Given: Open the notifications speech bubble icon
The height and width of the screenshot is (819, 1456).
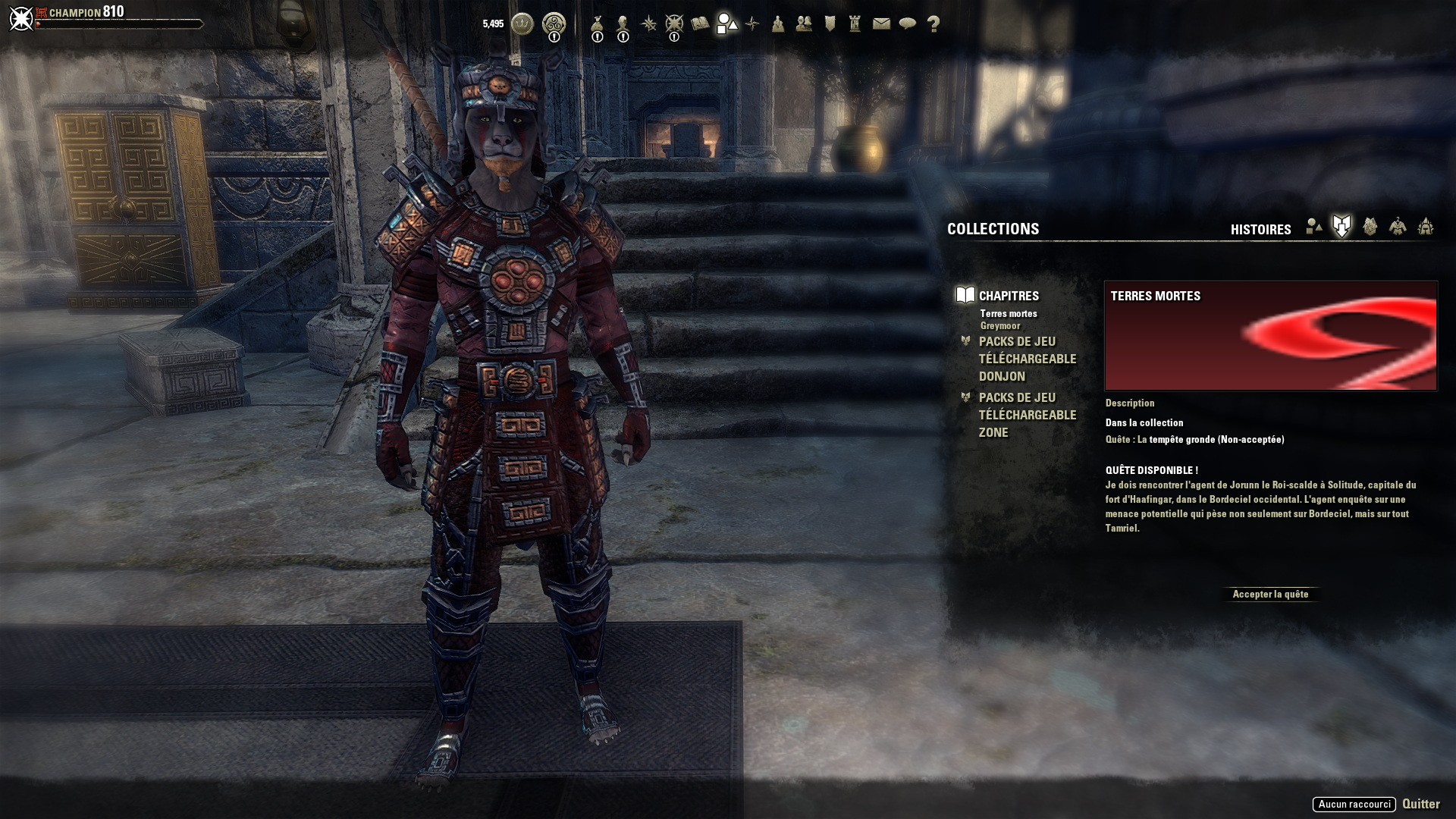Looking at the screenshot, I should click(x=907, y=24).
